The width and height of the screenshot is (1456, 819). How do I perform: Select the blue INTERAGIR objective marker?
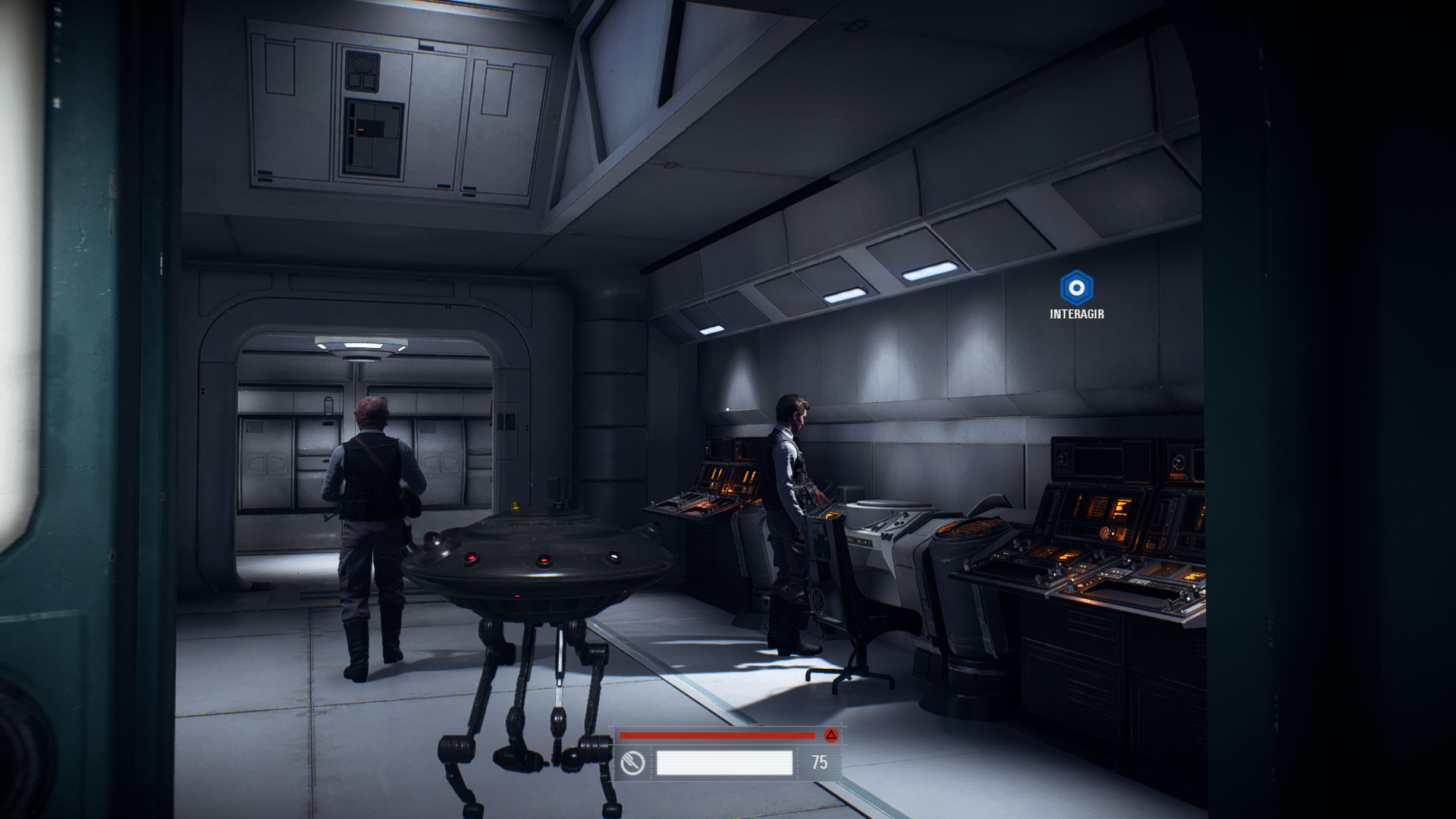pos(1076,288)
